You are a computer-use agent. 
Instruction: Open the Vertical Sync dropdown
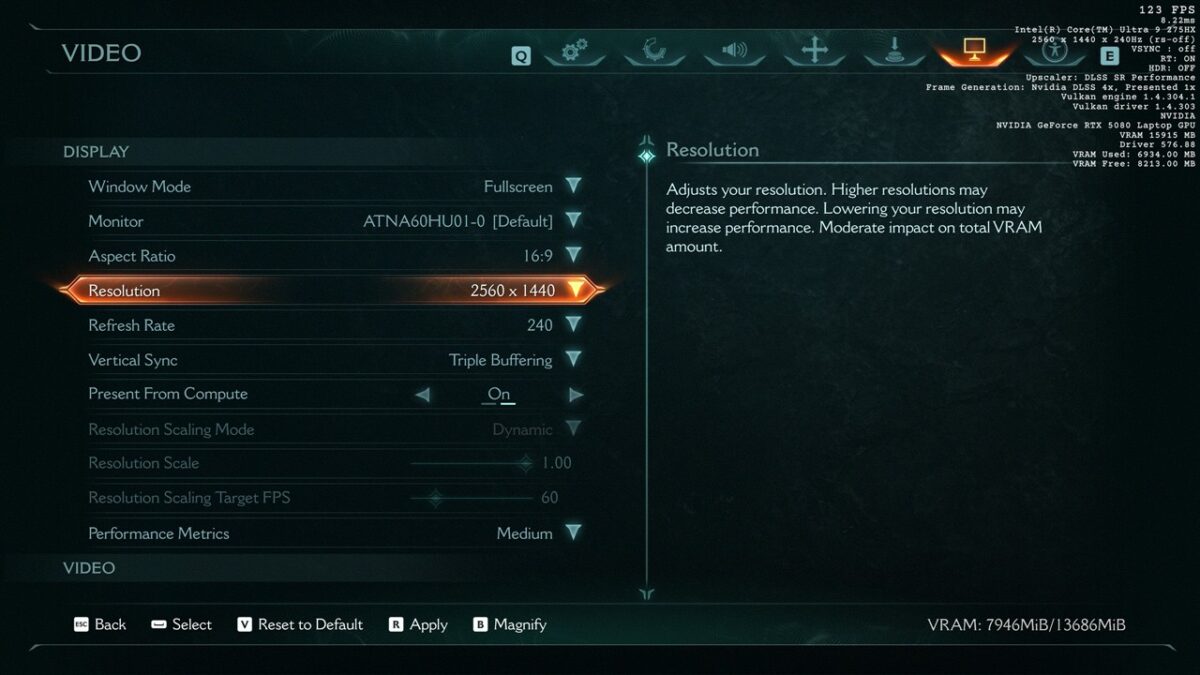tap(573, 360)
